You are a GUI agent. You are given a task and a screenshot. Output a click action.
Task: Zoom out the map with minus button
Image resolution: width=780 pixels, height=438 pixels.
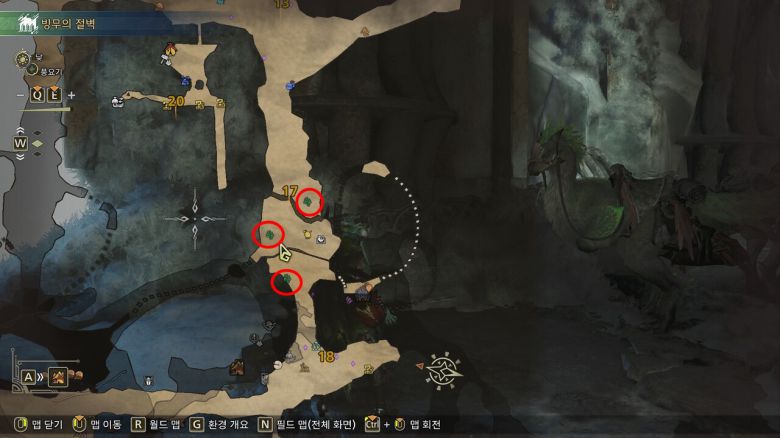coord(20,95)
